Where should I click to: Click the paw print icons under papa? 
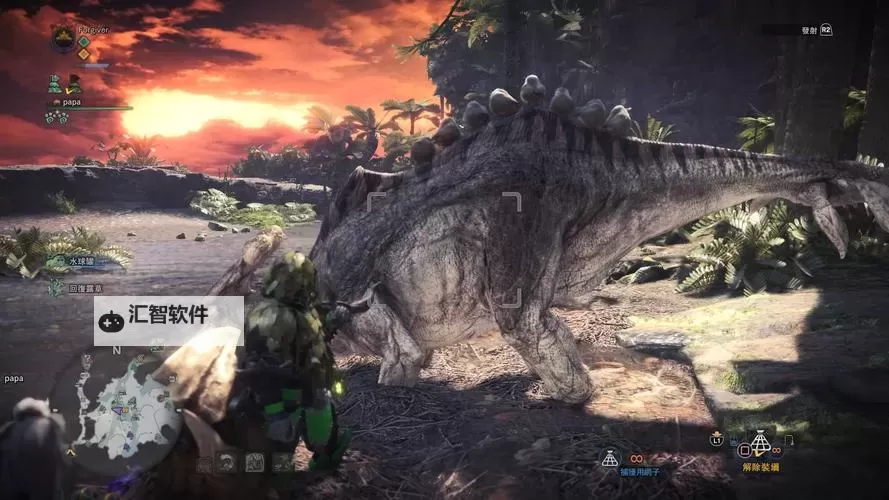(56, 118)
